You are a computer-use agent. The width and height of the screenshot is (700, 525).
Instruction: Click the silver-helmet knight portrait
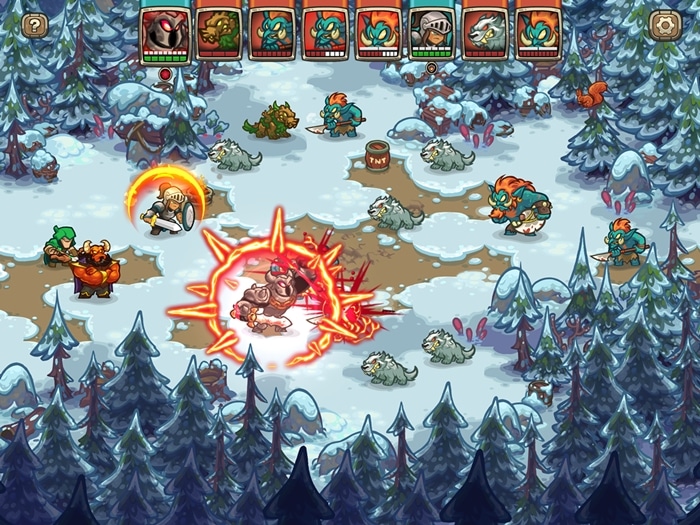tap(432, 33)
